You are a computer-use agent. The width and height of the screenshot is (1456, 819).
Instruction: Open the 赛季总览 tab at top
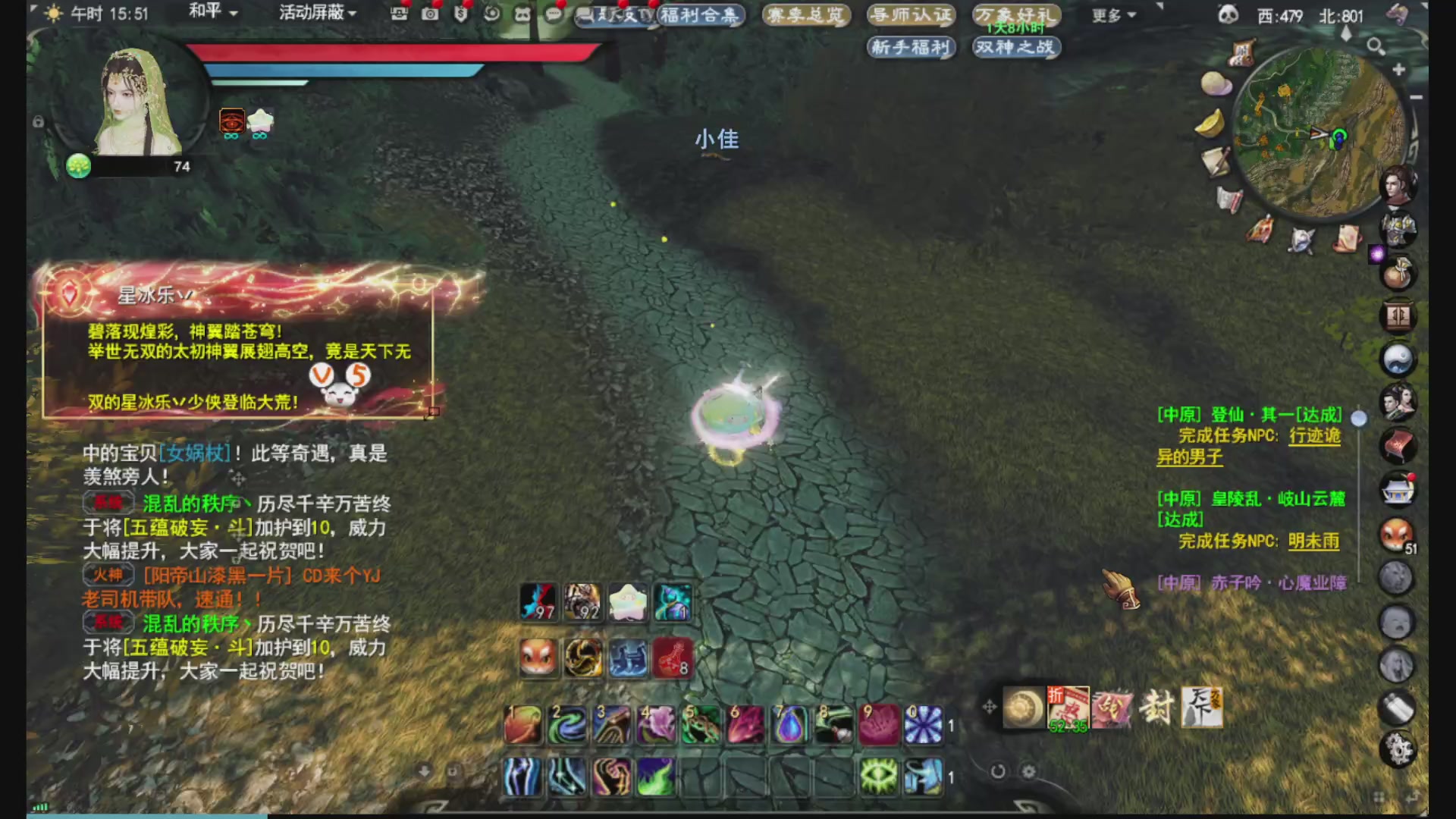tap(806, 15)
